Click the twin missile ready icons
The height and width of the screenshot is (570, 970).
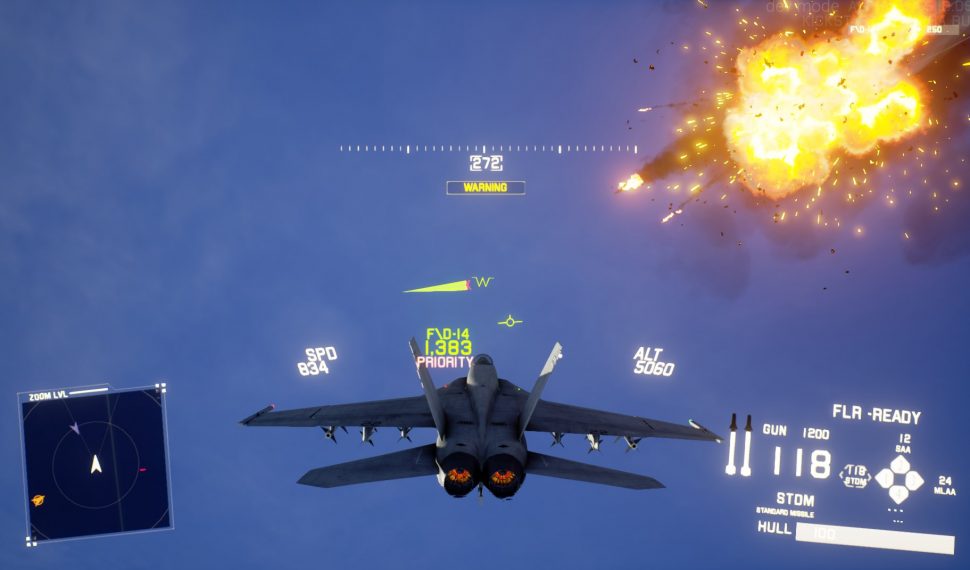pyautogui.click(x=739, y=444)
